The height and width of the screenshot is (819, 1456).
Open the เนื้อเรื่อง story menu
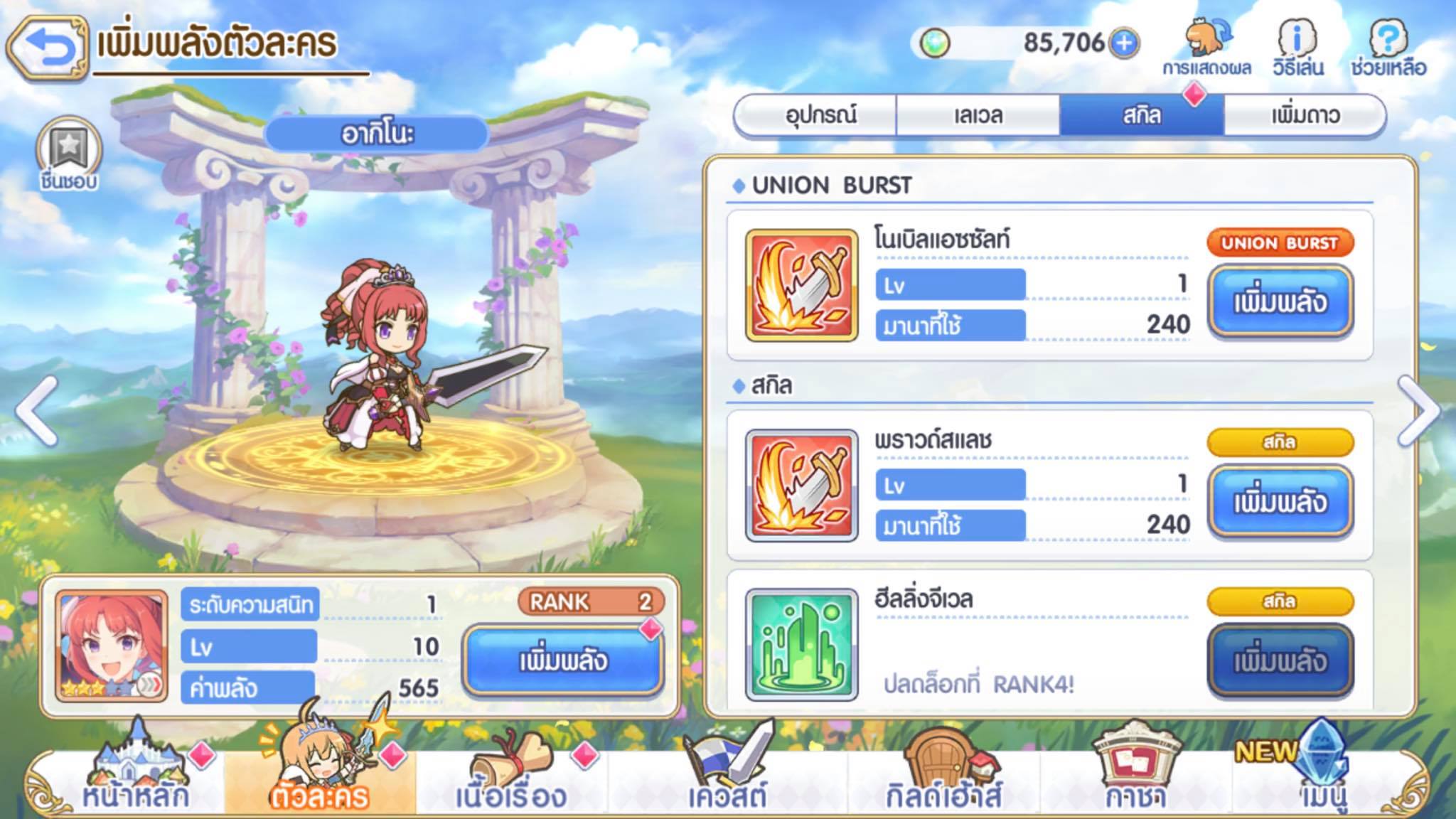(510, 778)
